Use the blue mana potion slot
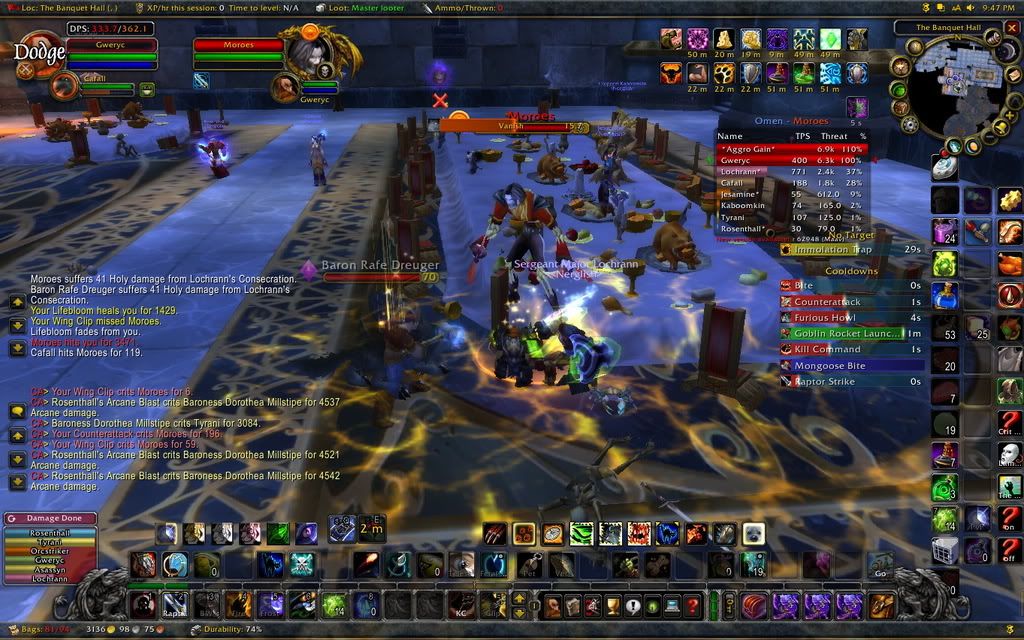Viewport: 1024px width, 640px height. (945, 295)
